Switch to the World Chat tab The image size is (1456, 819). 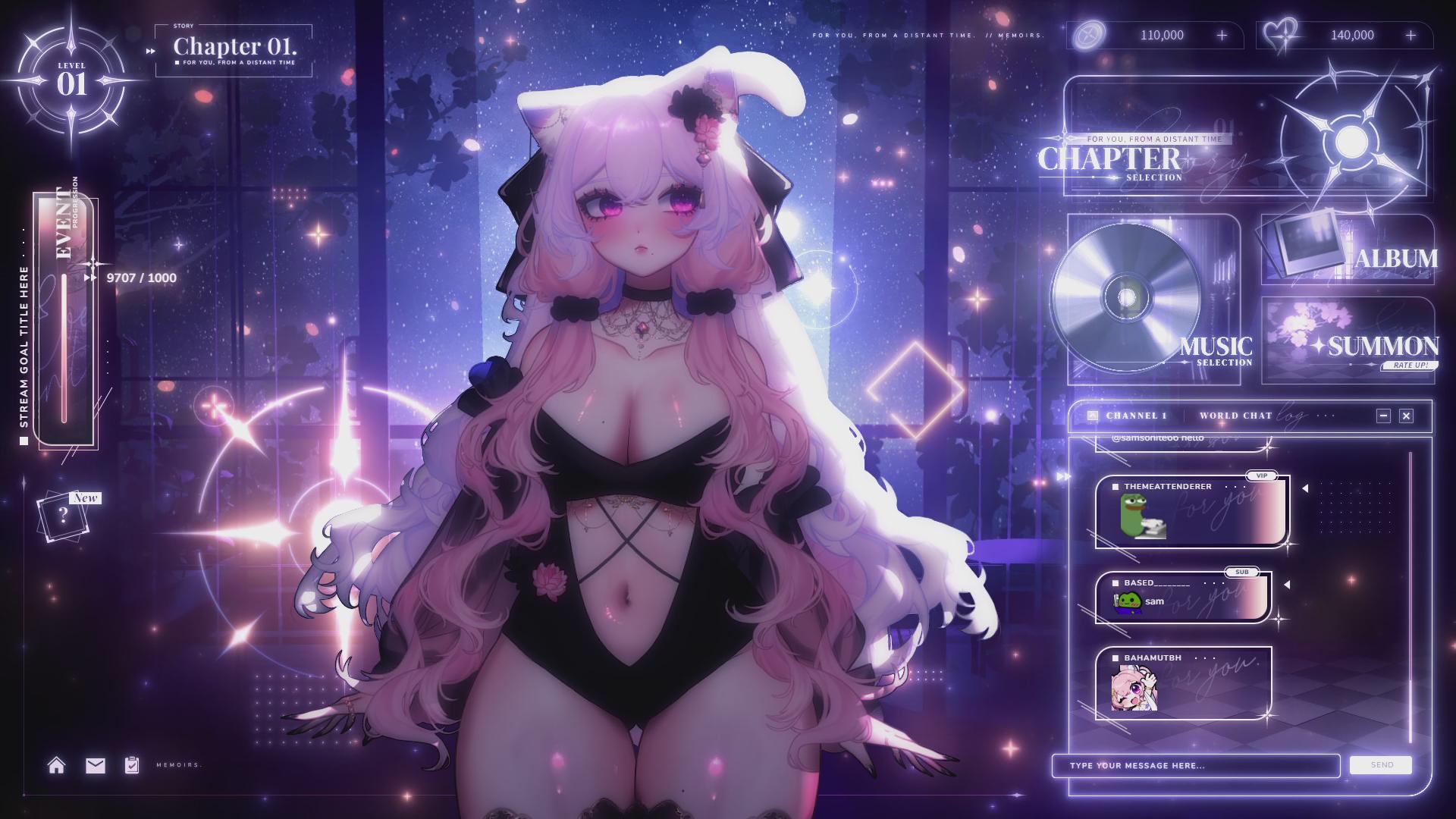1235,416
